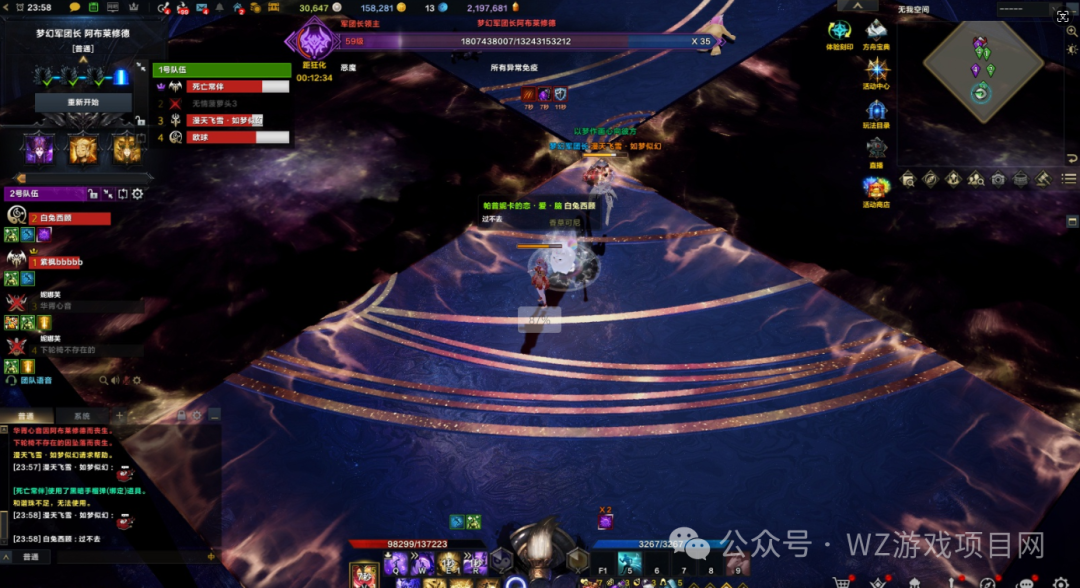Select party member 白兔西顾 in raid frame
This screenshot has width=1080, height=588.
click(72, 218)
